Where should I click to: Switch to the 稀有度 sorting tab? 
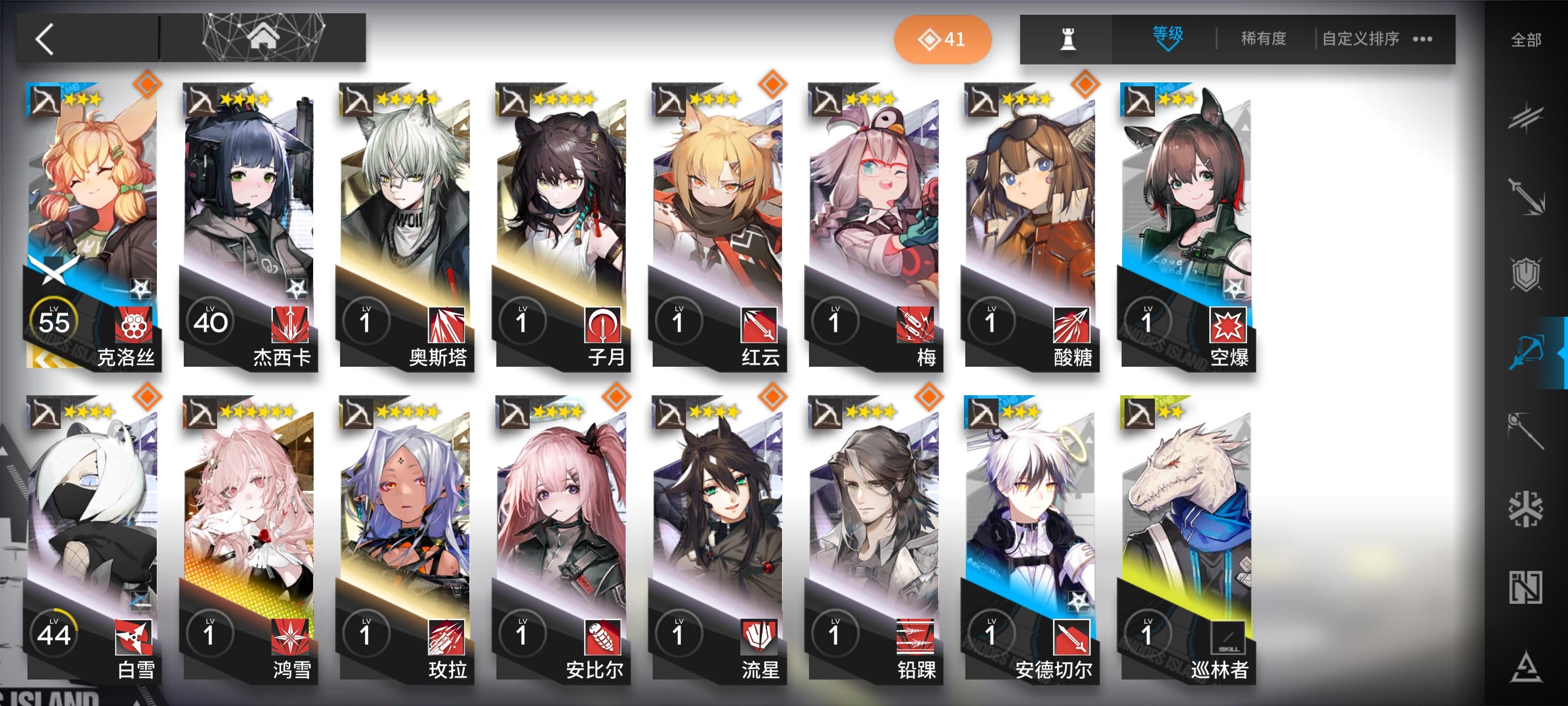tap(1264, 38)
